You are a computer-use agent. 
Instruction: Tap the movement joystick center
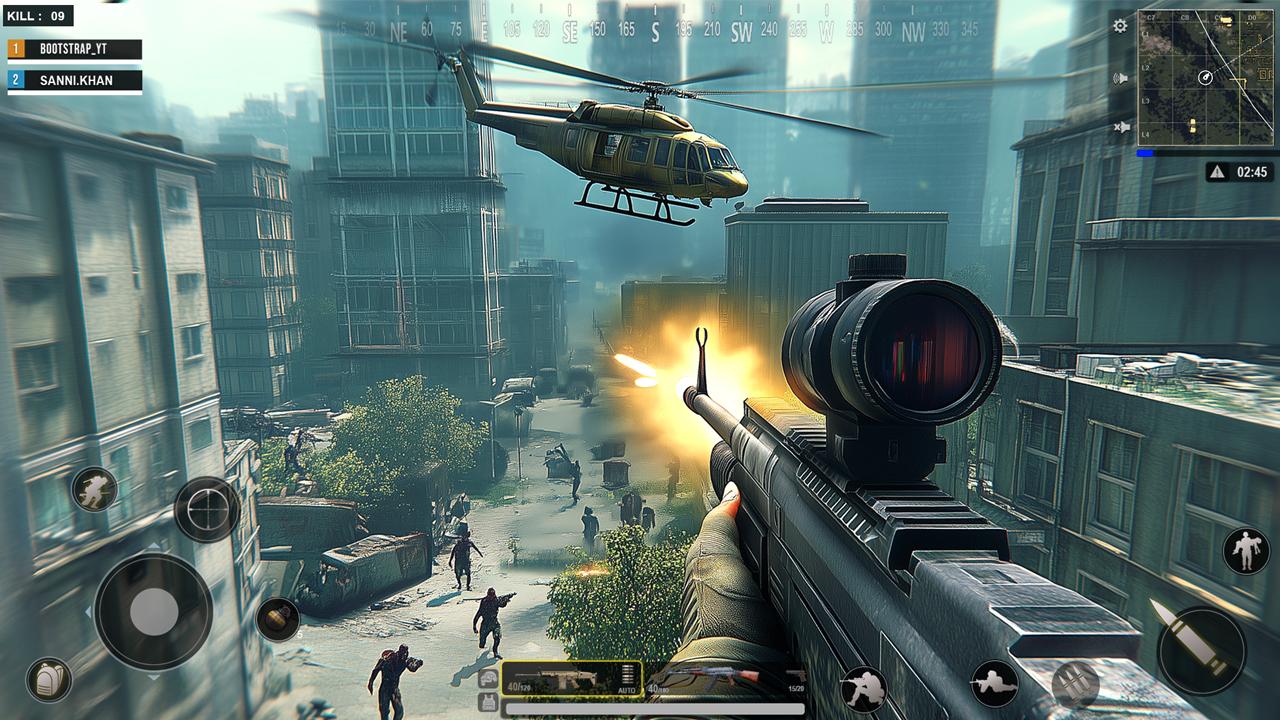153,610
